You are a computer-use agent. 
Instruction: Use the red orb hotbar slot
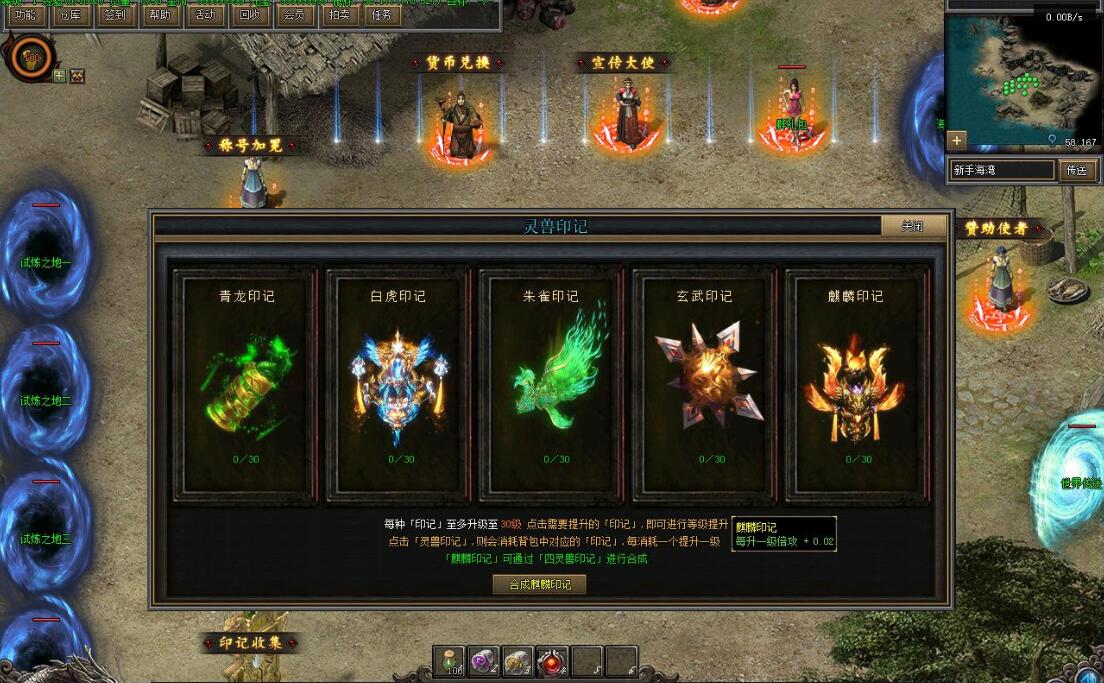(552, 661)
